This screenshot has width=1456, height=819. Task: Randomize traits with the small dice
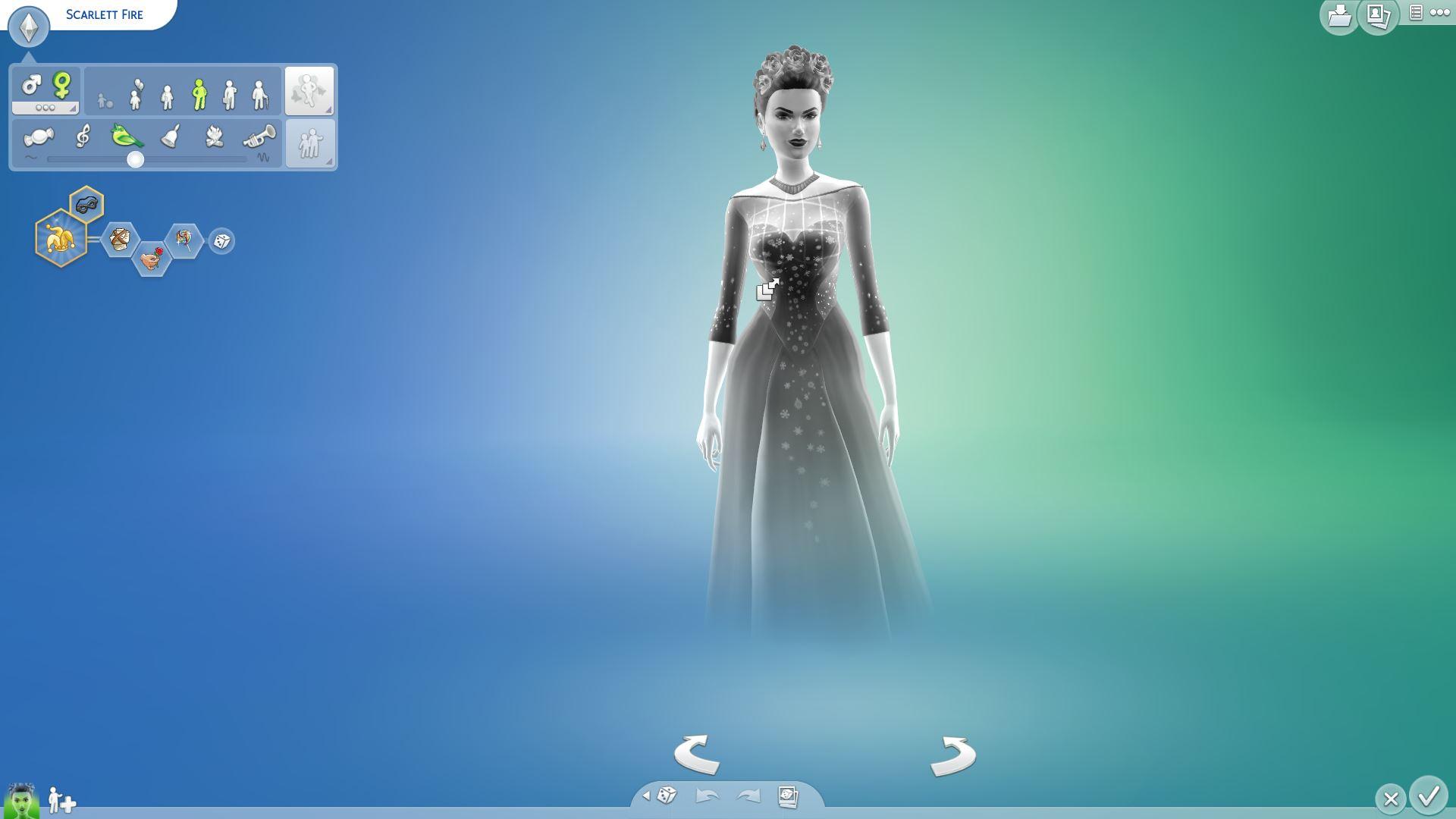221,241
